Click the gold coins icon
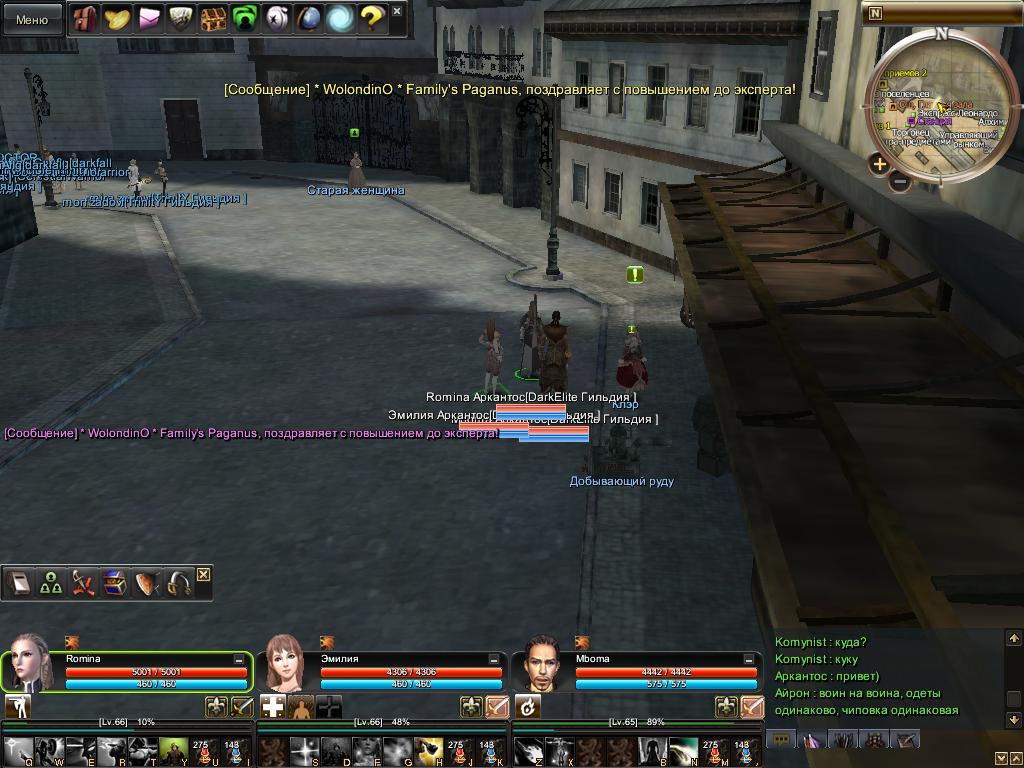1024x768 pixels. tap(117, 18)
